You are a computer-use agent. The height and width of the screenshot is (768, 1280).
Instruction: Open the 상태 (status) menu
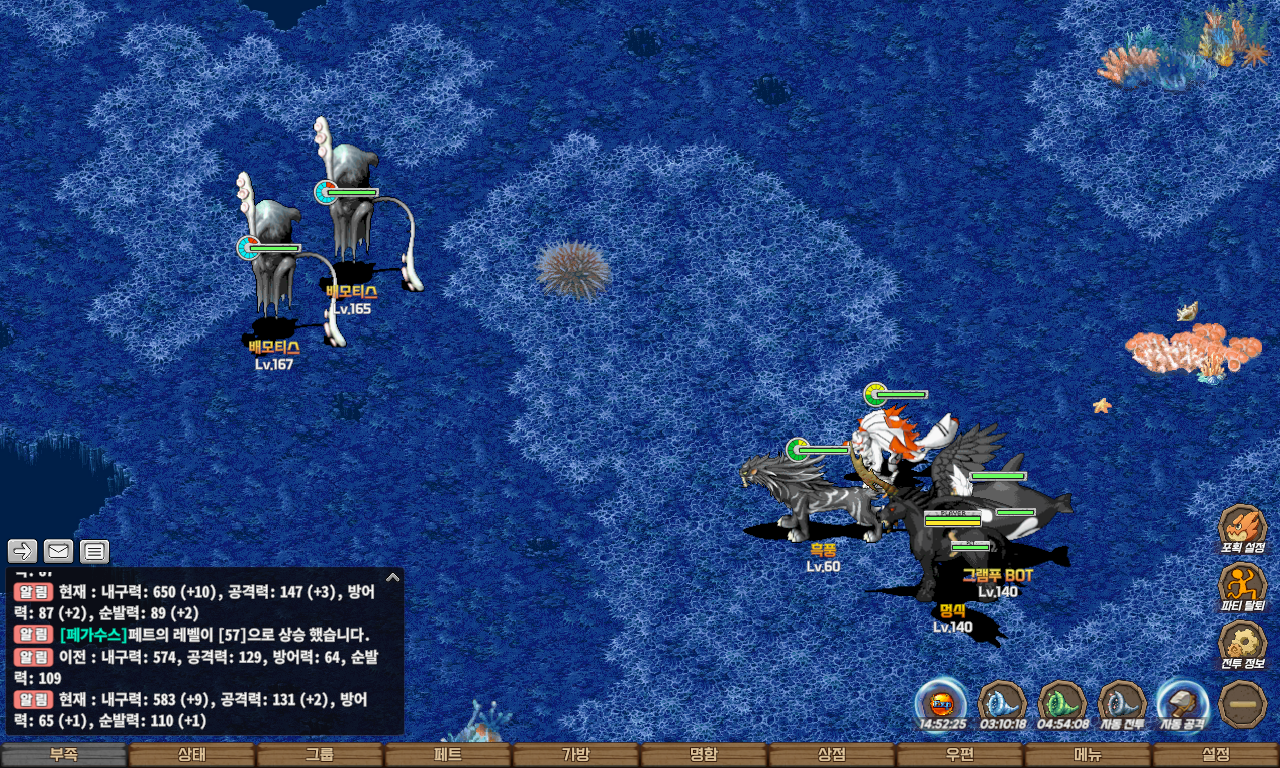tap(192, 755)
